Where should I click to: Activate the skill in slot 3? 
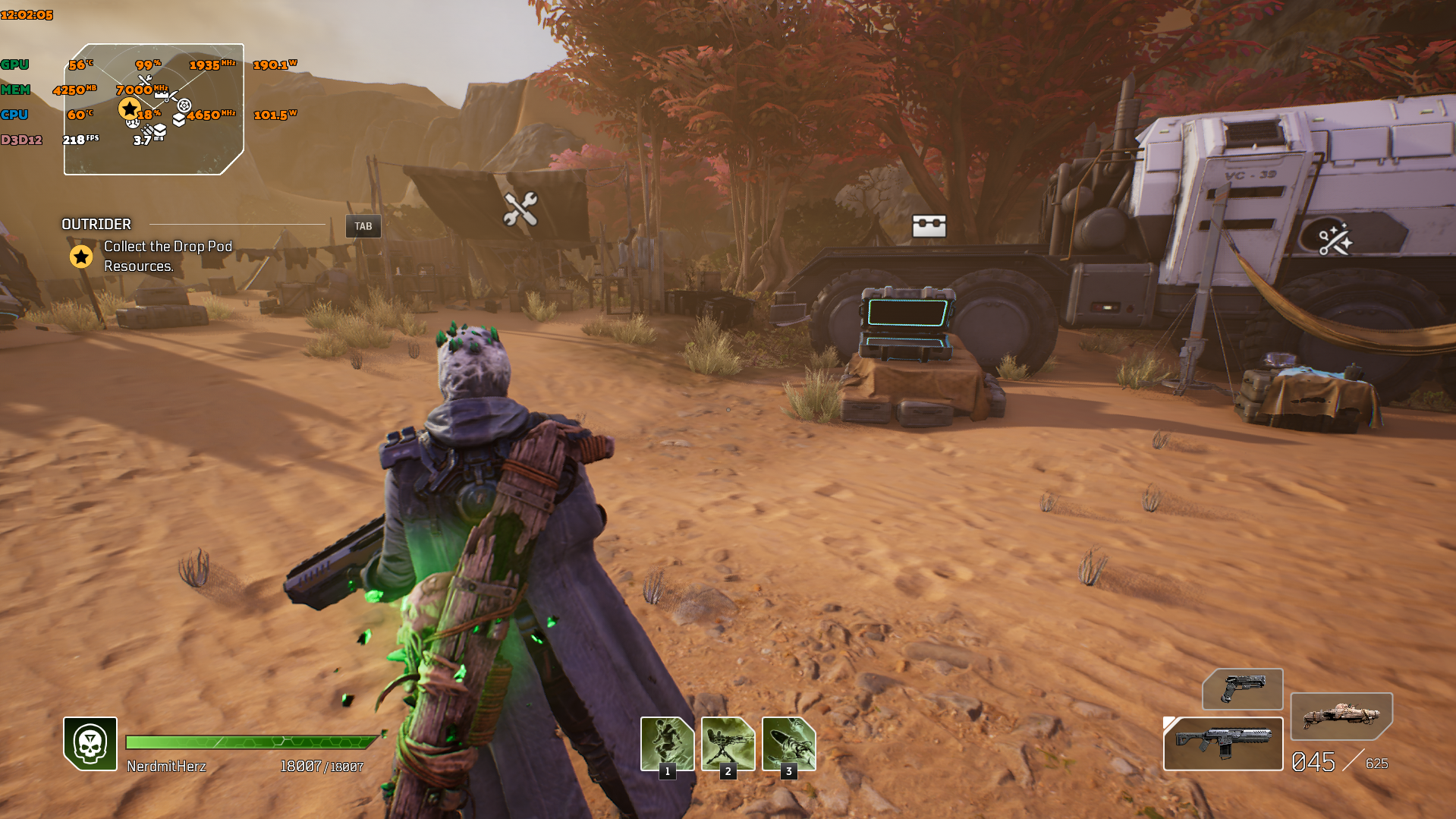coord(788,742)
